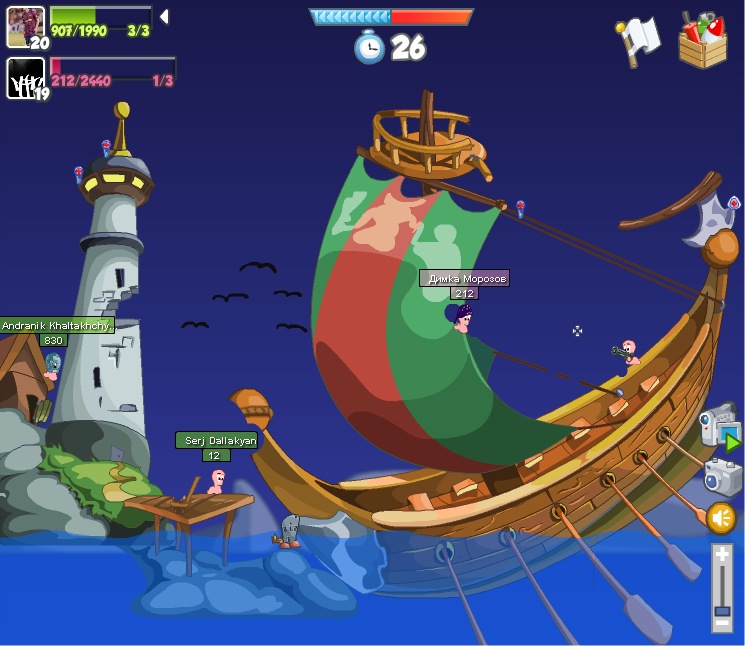Image resolution: width=745 pixels, height=650 pixels.
Task: Select the level 19 team avatar
Action: coord(25,78)
